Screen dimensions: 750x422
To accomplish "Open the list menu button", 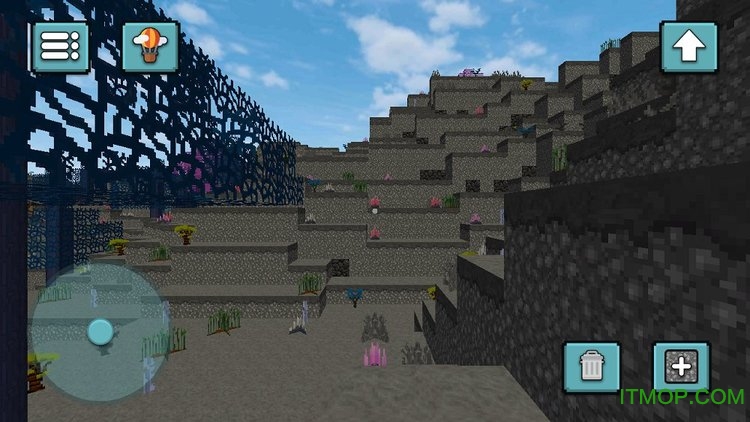I will (x=59, y=46).
